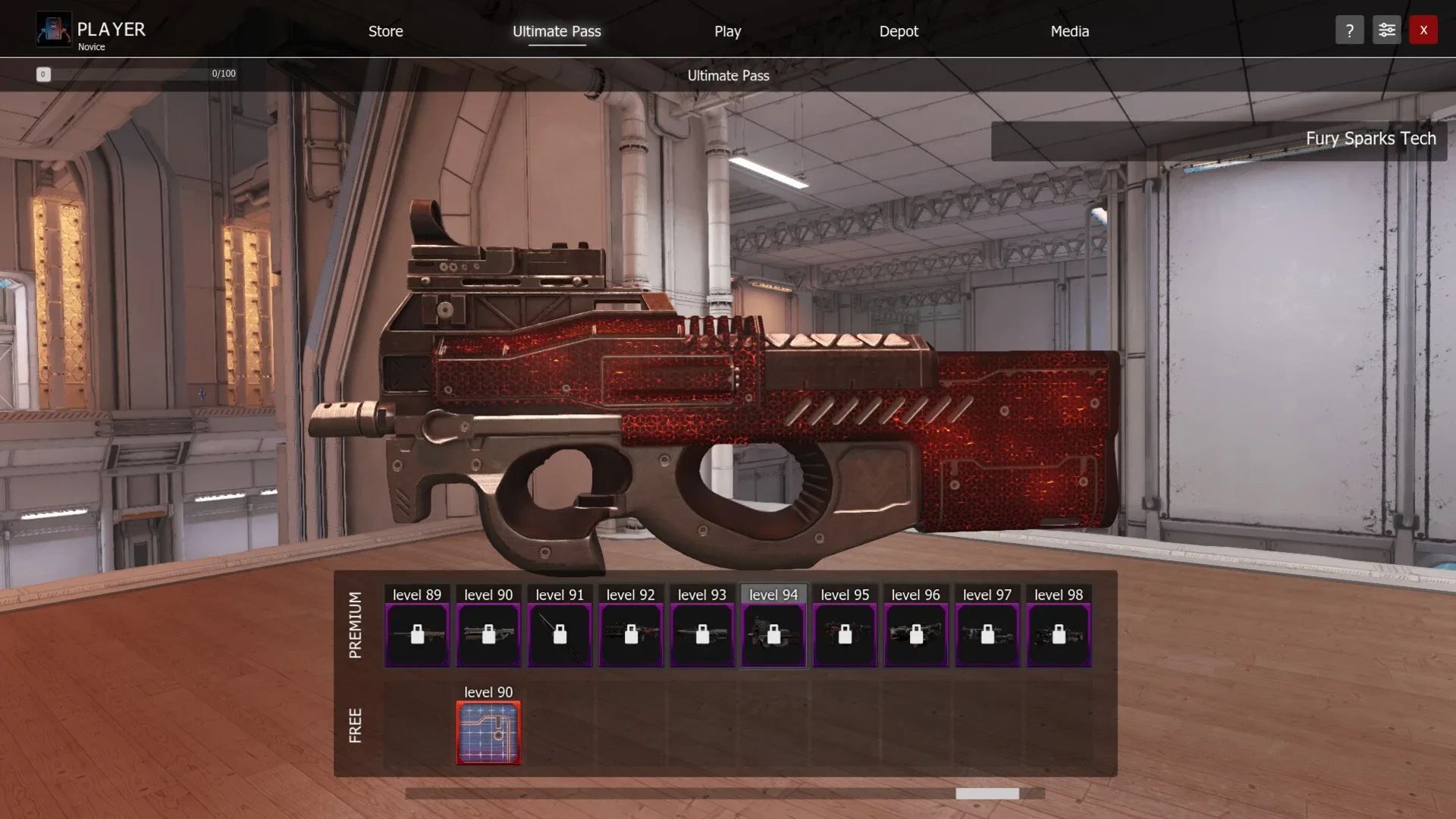1456x819 pixels.
Task: Open the Play menu
Action: [727, 31]
